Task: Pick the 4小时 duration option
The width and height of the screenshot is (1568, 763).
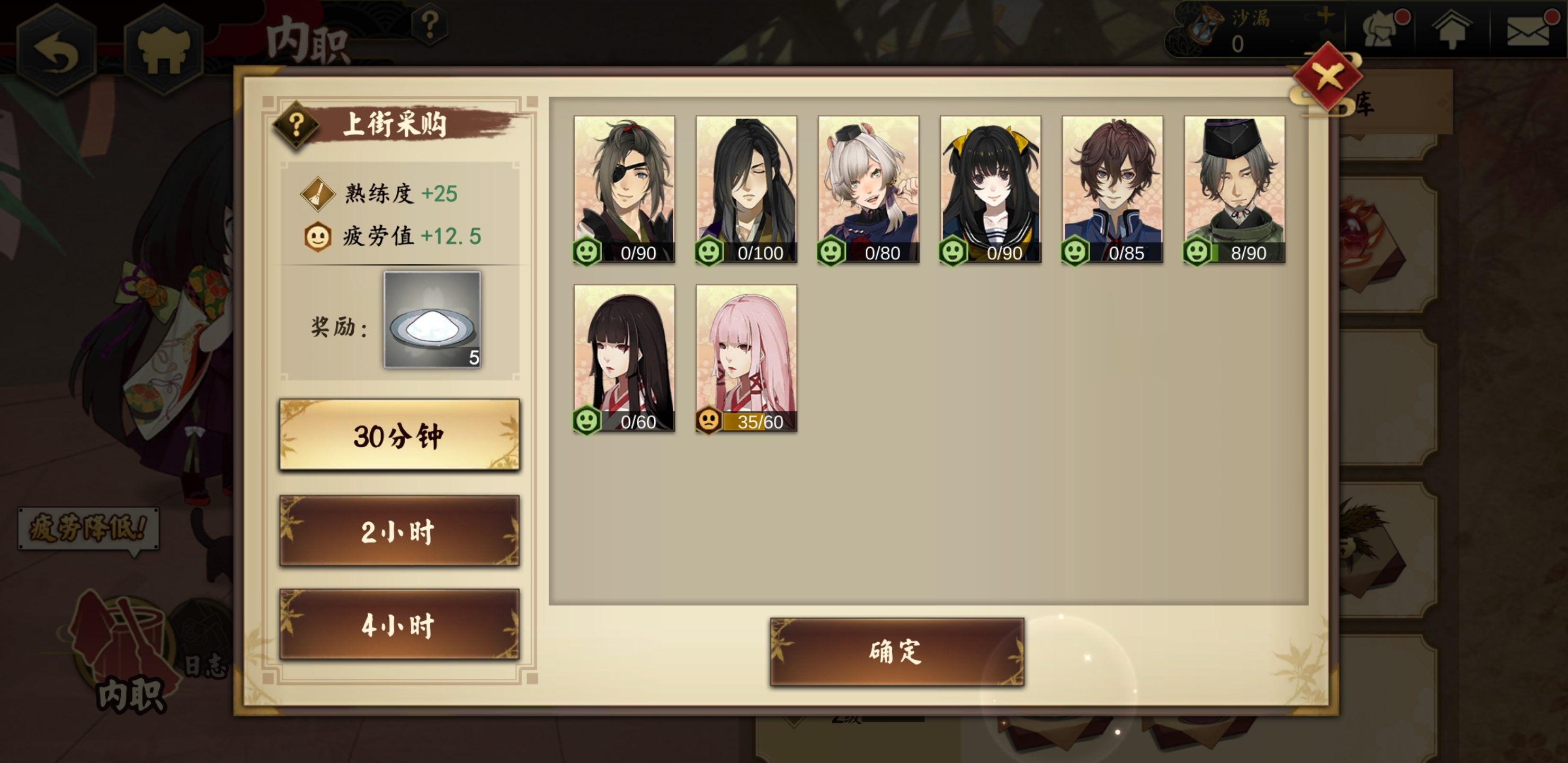Action: (399, 624)
